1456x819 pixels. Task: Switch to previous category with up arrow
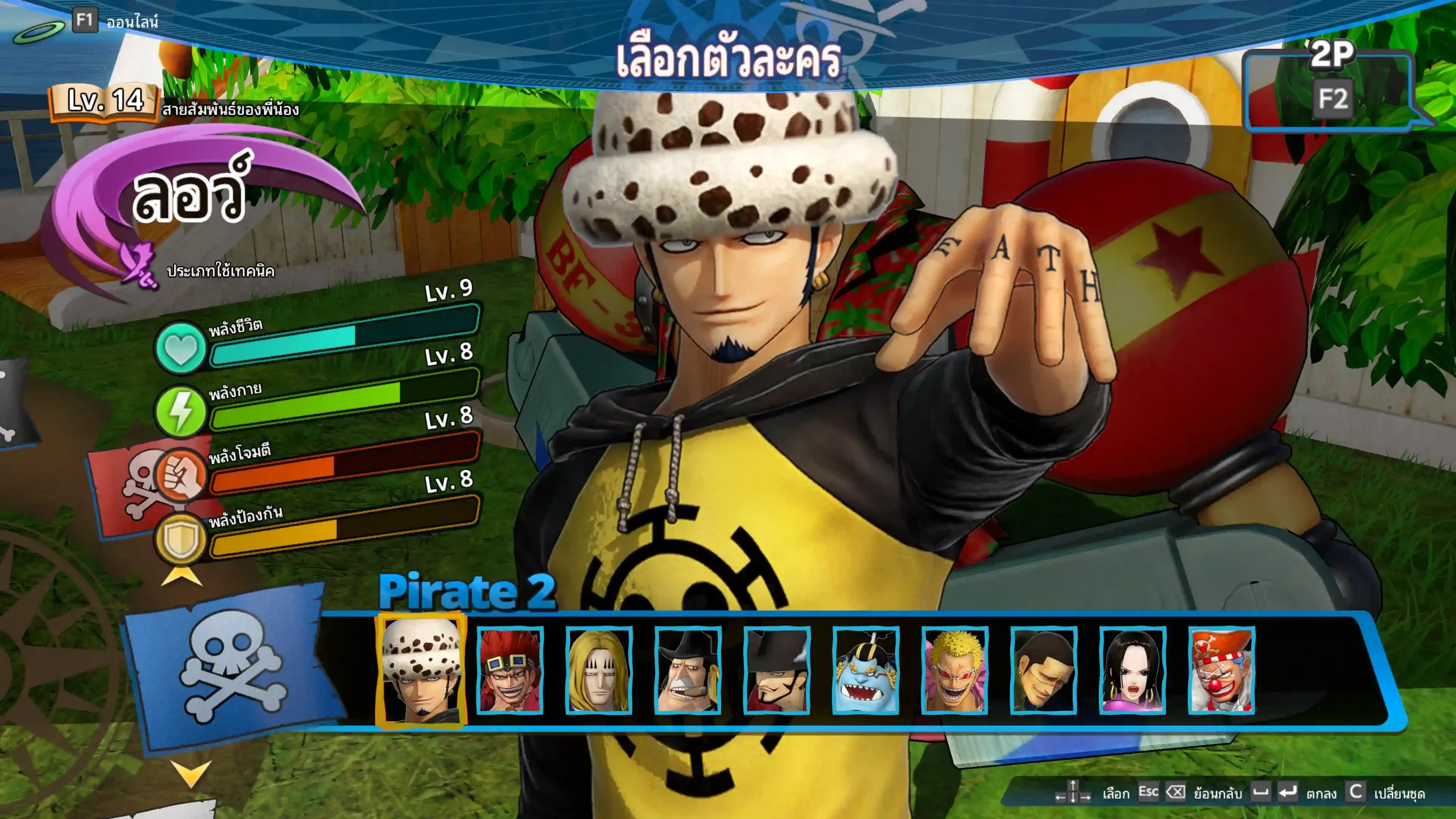click(181, 577)
